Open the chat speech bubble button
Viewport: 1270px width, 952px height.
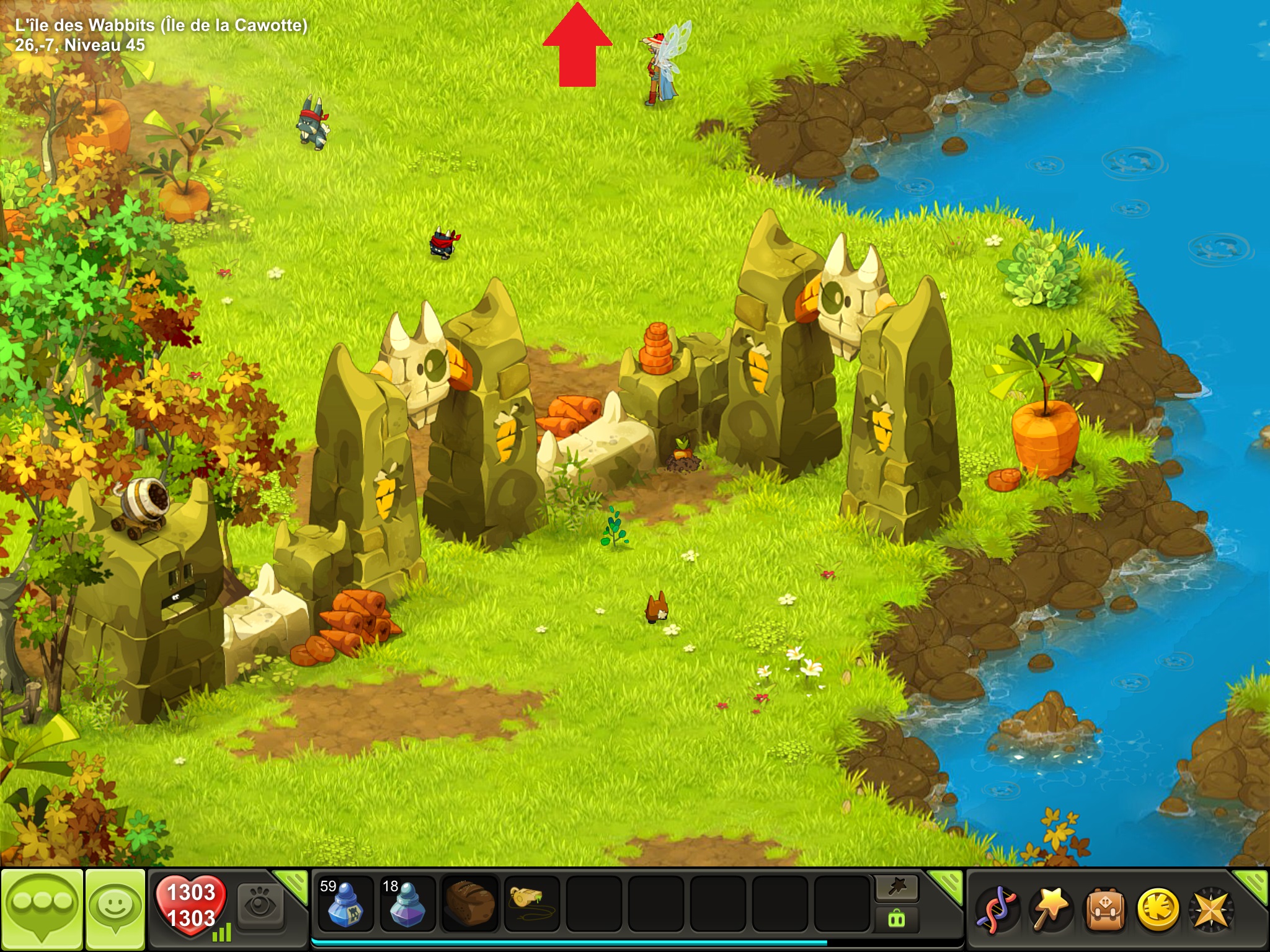[x=42, y=909]
